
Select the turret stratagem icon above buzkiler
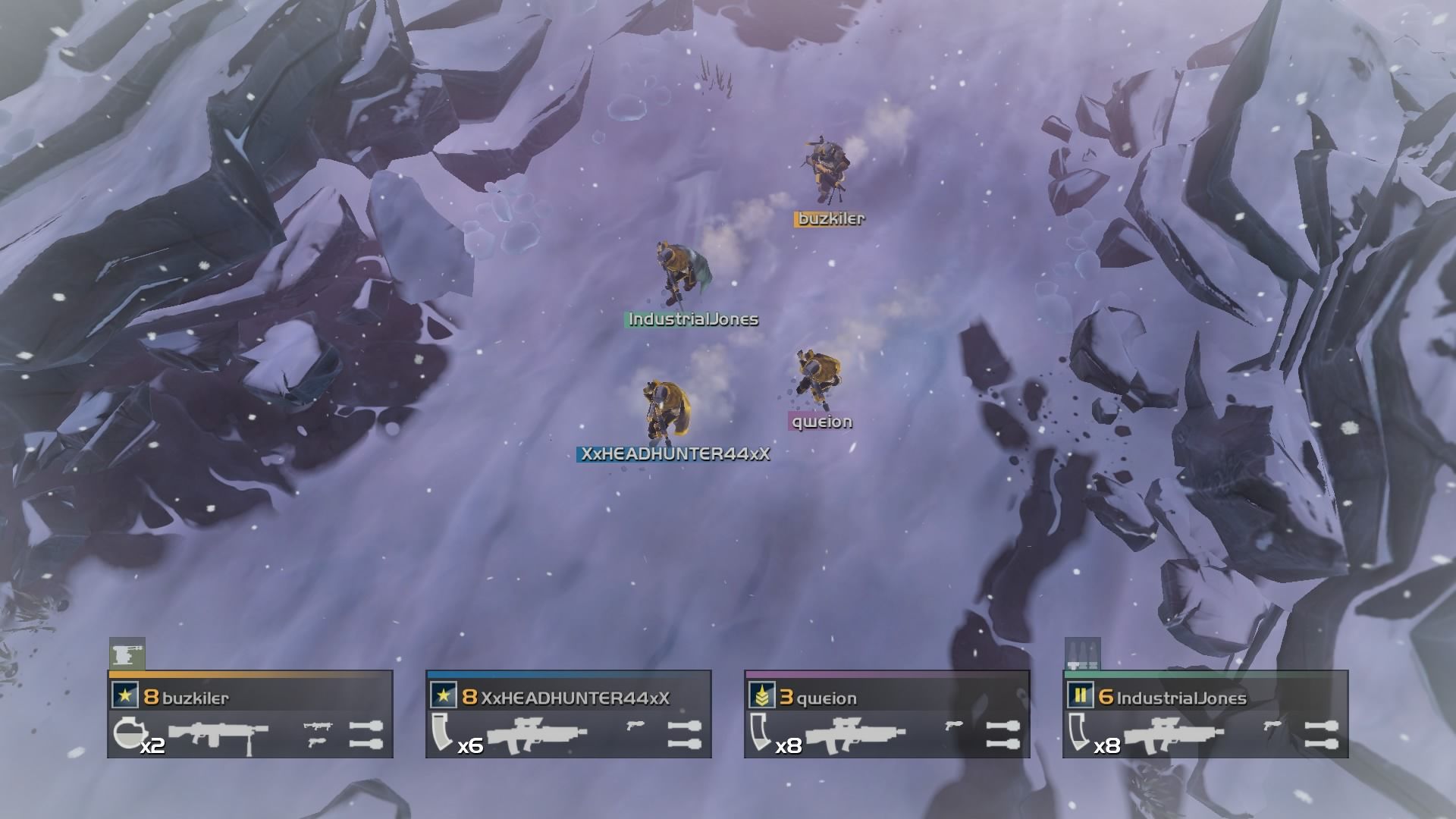click(x=127, y=654)
